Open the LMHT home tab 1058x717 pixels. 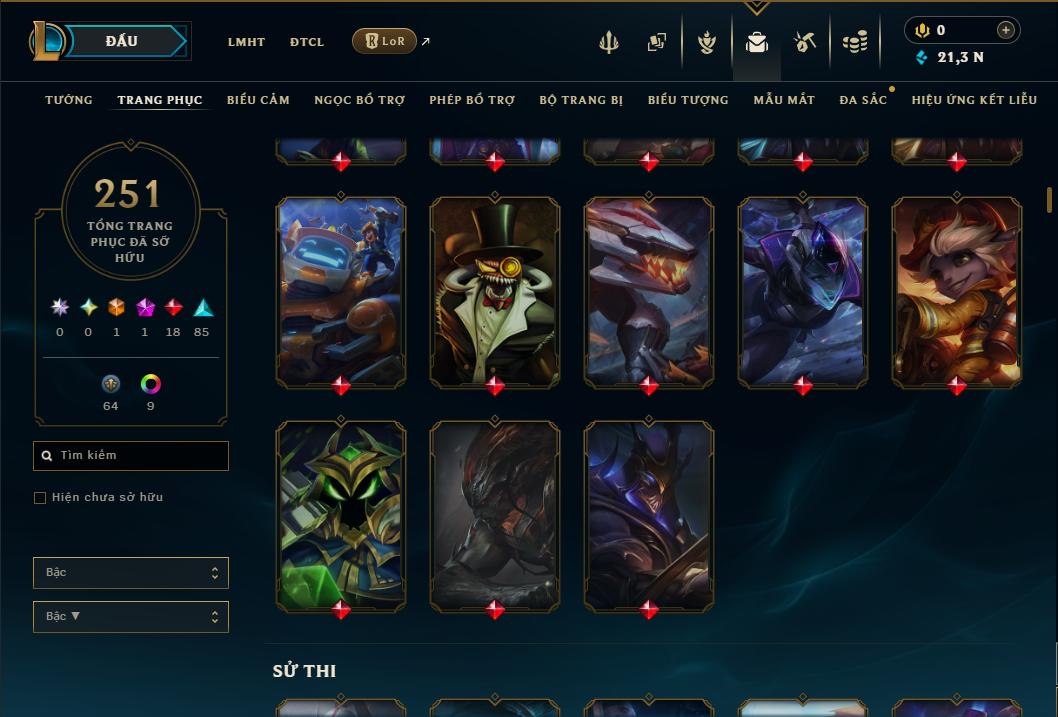point(246,42)
